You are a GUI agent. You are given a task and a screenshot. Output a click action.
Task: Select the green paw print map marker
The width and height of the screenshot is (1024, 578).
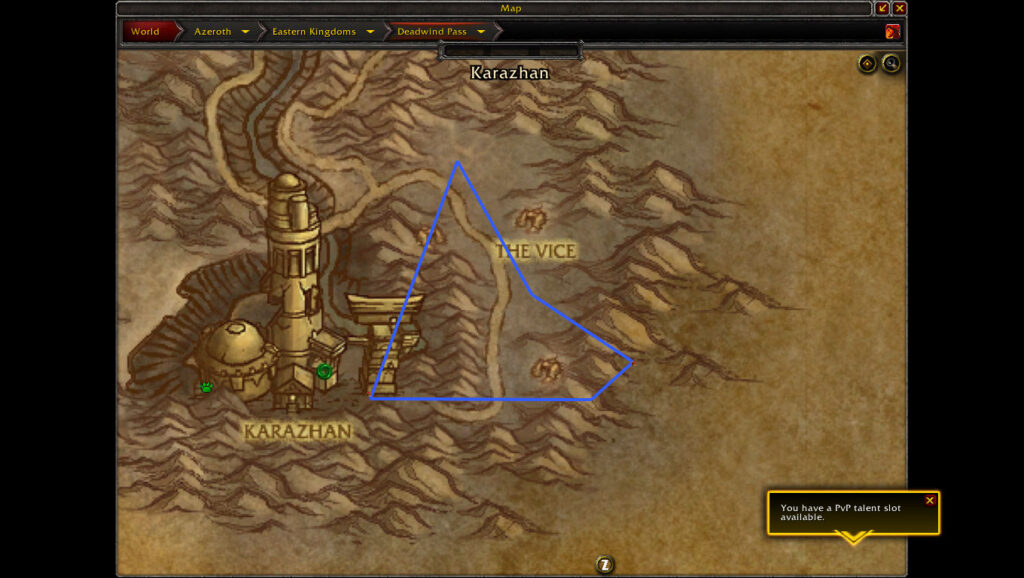(x=206, y=386)
